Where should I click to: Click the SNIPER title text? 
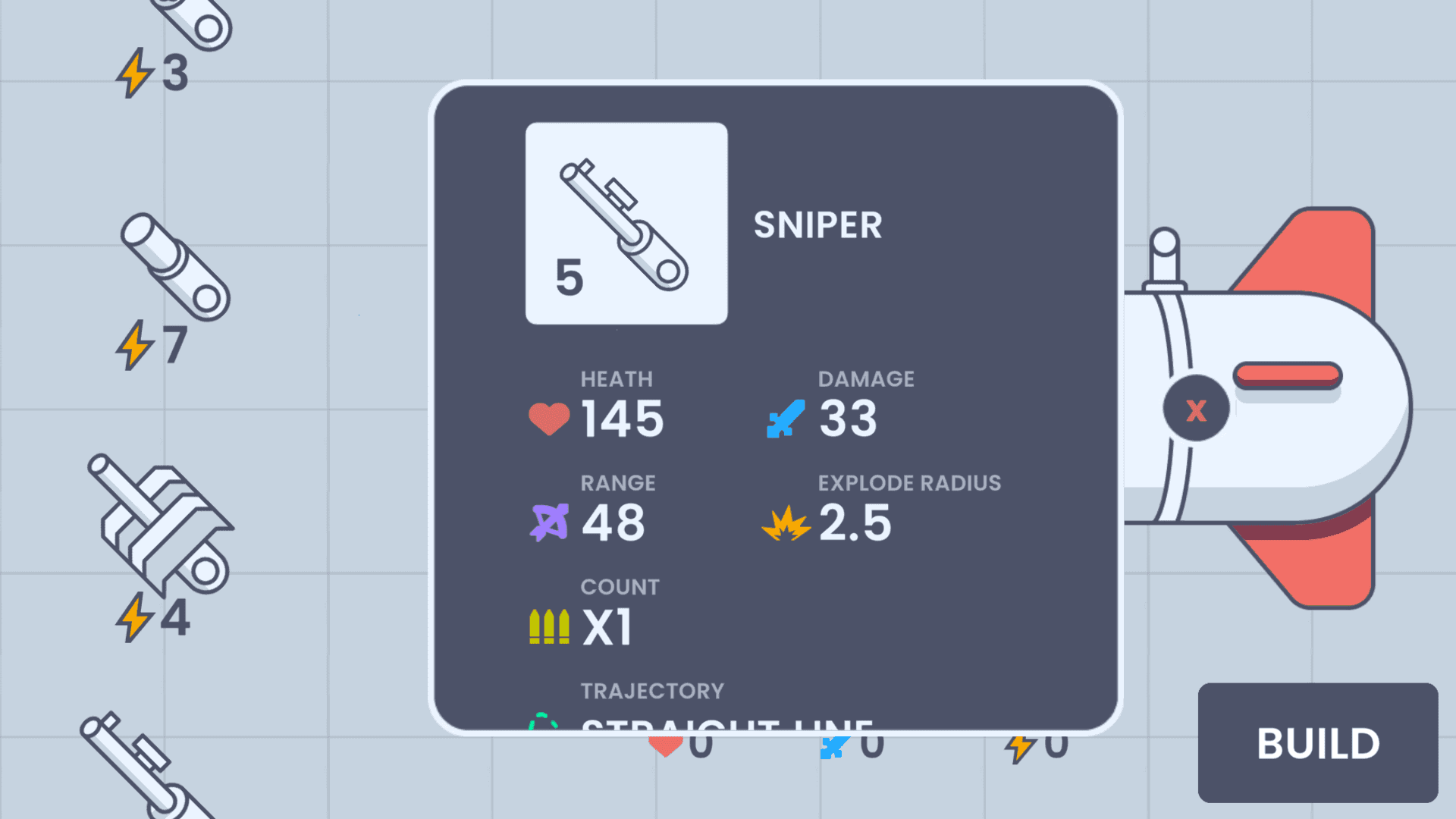tap(819, 225)
